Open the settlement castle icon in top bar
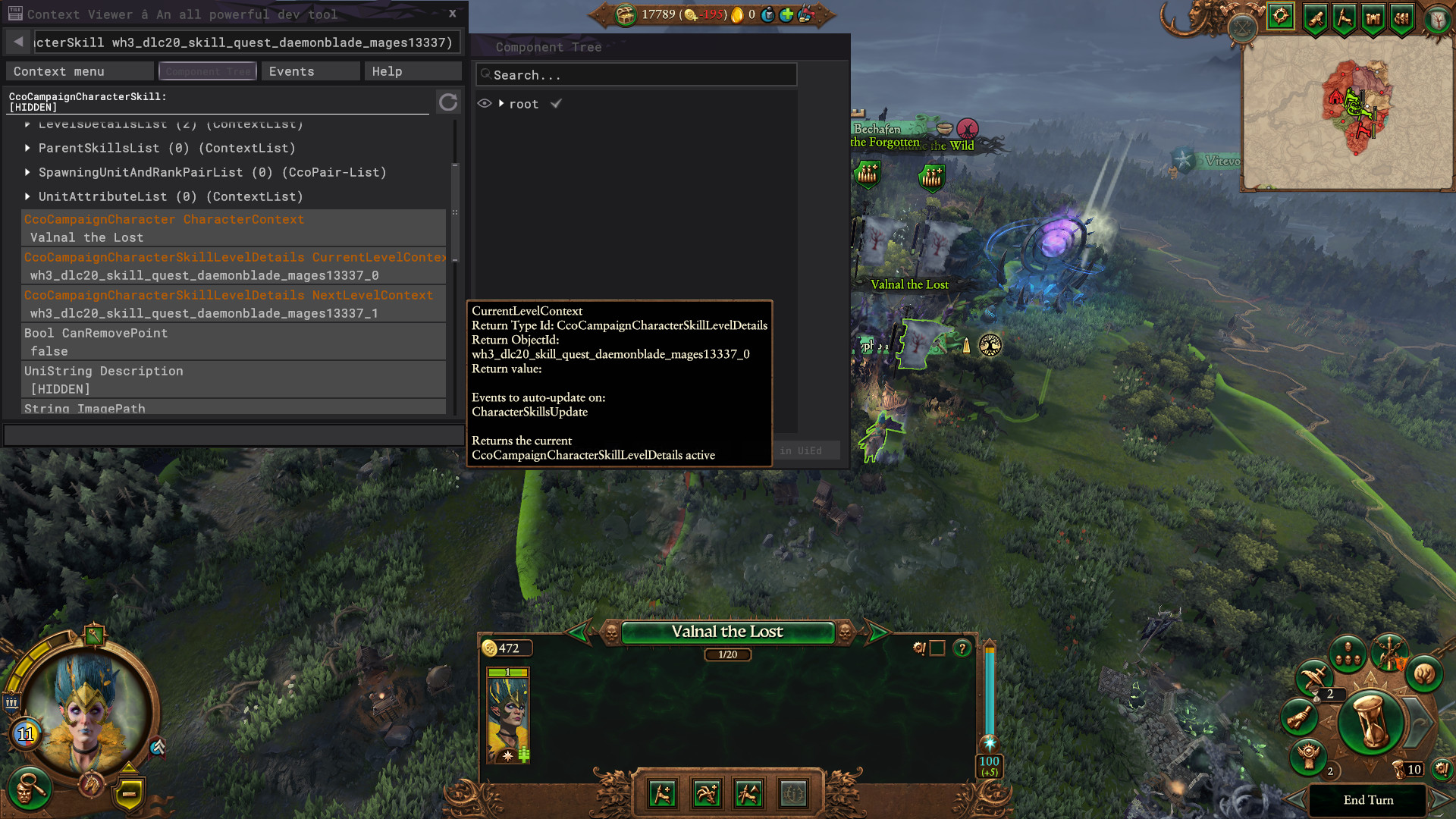Viewport: 1456px width, 819px height. [x=1373, y=19]
